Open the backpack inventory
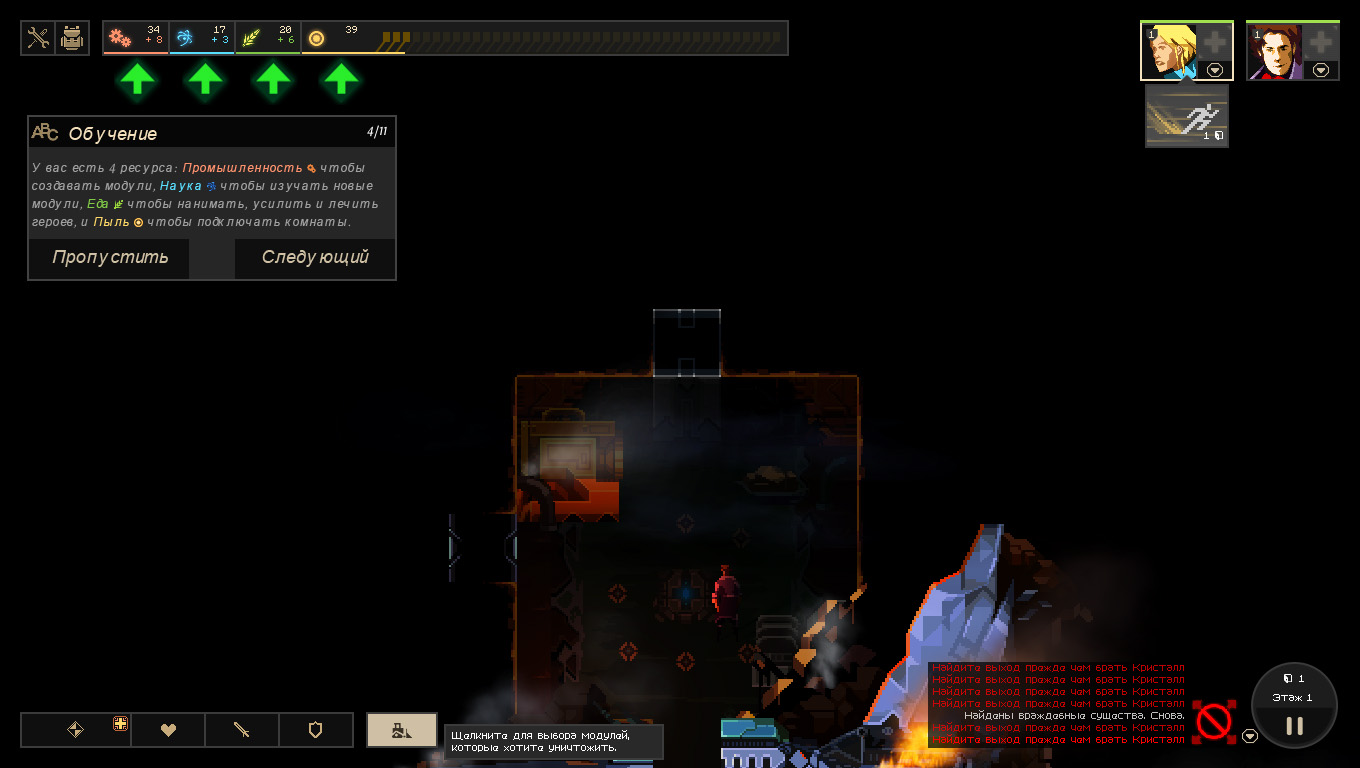This screenshot has height=768, width=1360. [x=72, y=38]
